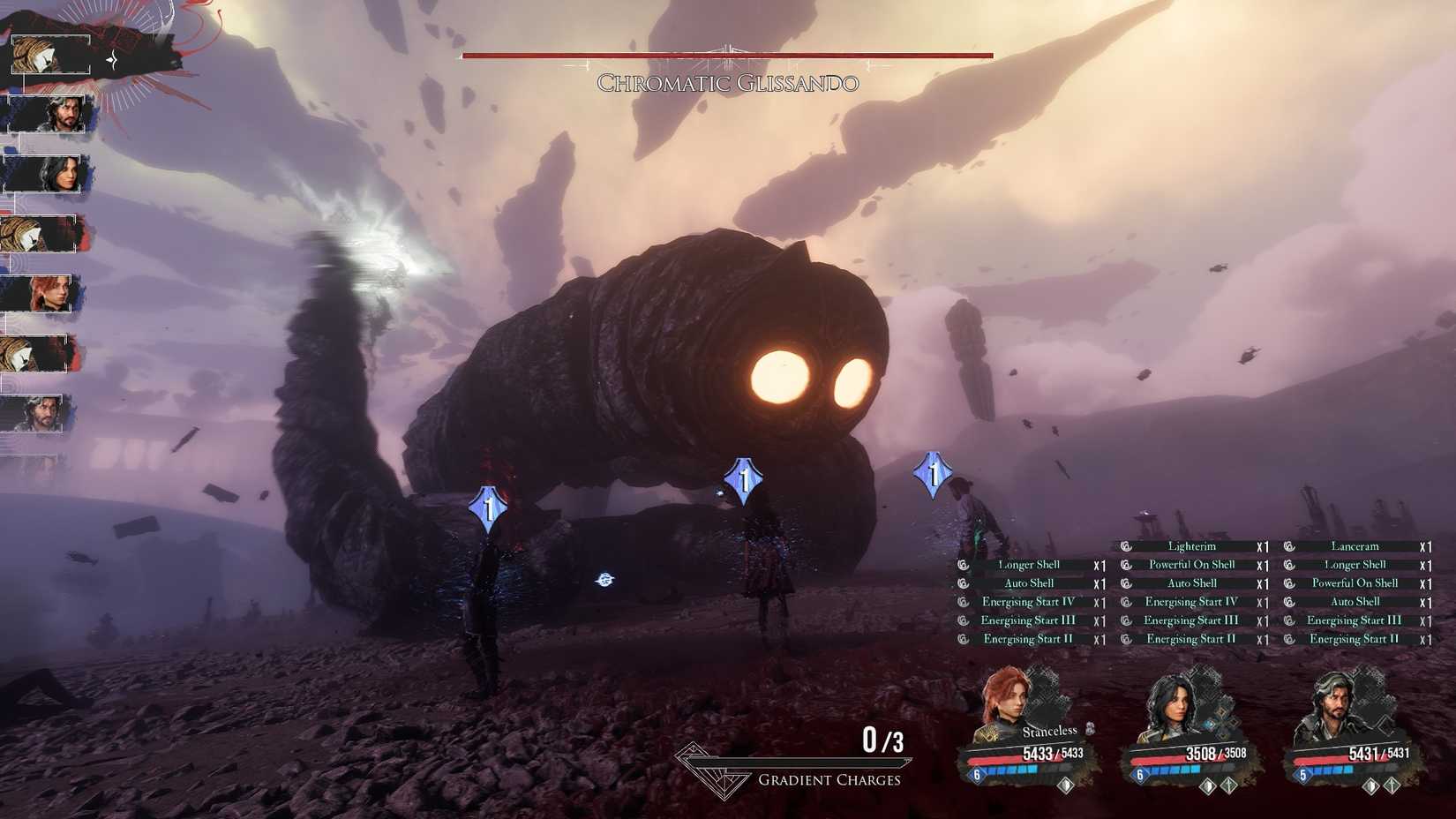Click the Lanceram passive entry
The image size is (1456, 819).
point(1355,546)
